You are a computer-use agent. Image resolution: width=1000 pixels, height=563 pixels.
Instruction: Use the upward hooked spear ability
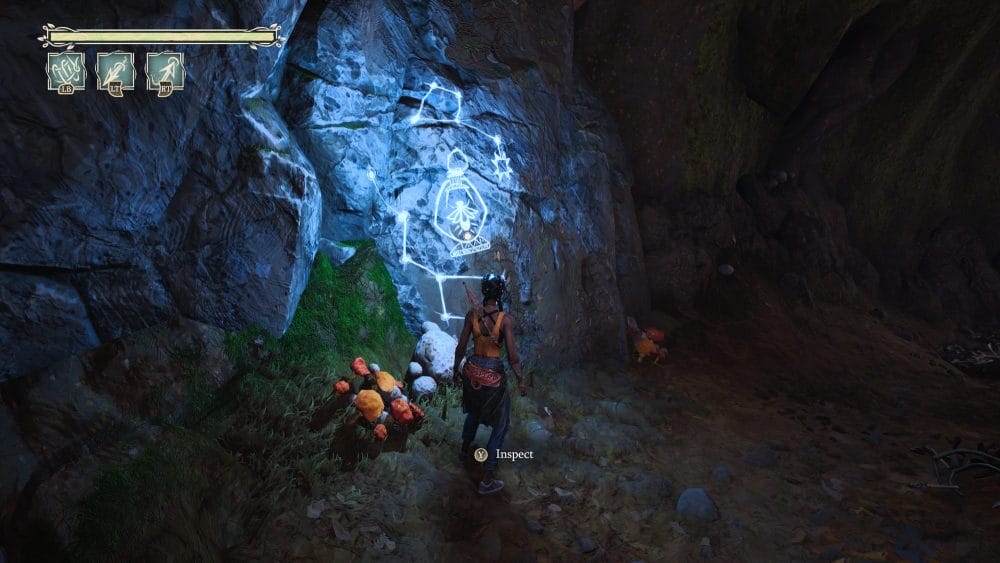tap(165, 72)
